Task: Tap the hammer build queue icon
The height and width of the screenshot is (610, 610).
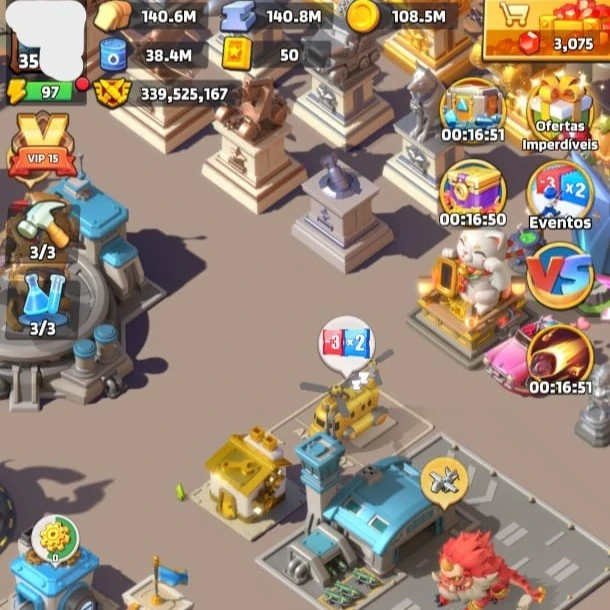Action: [x=42, y=231]
